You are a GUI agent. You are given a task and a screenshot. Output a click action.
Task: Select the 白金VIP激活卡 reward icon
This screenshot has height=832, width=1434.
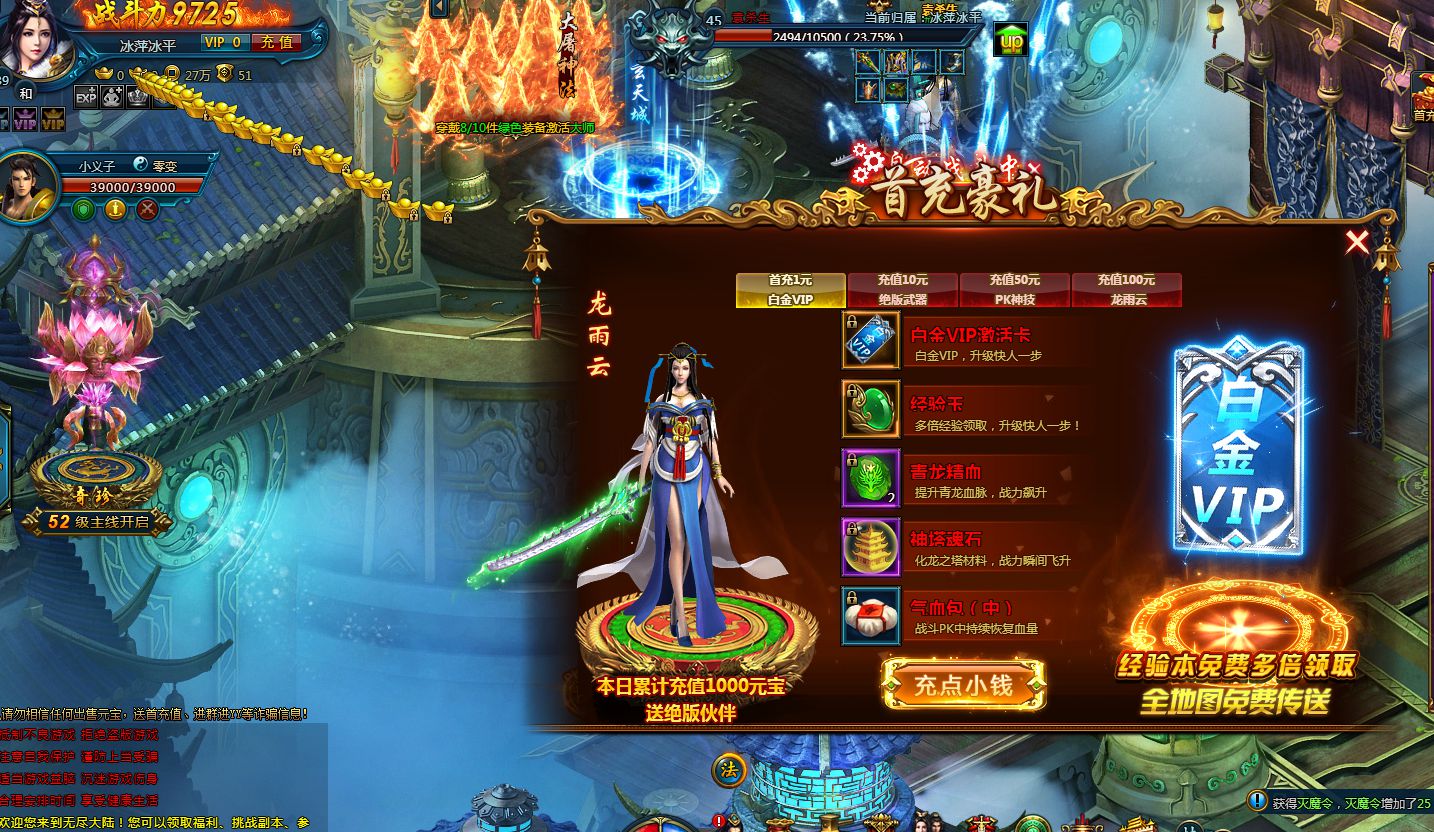(871, 340)
